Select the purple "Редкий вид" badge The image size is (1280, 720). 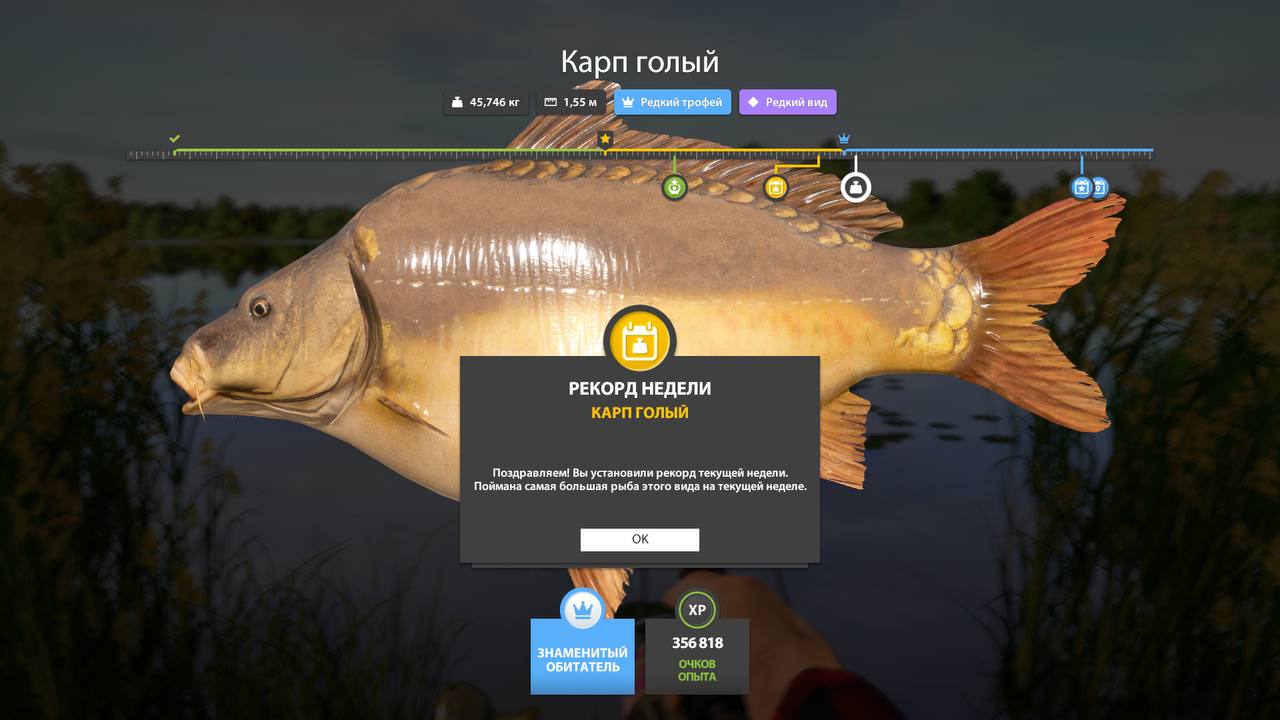point(788,102)
